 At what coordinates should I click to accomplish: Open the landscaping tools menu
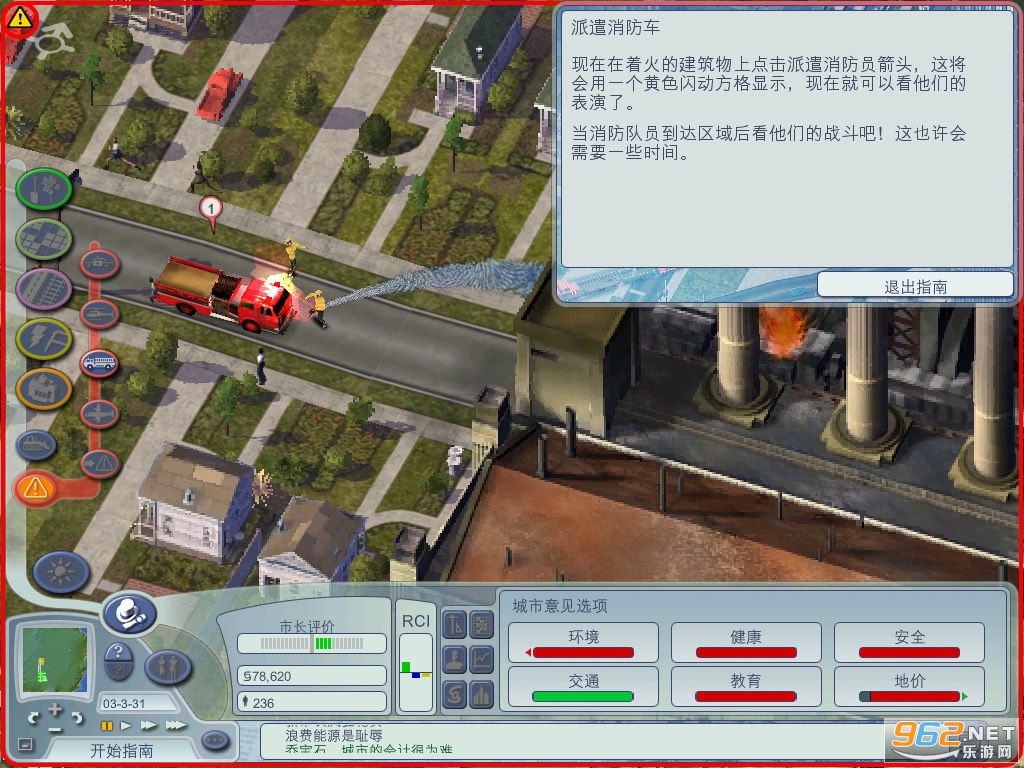pos(44,187)
